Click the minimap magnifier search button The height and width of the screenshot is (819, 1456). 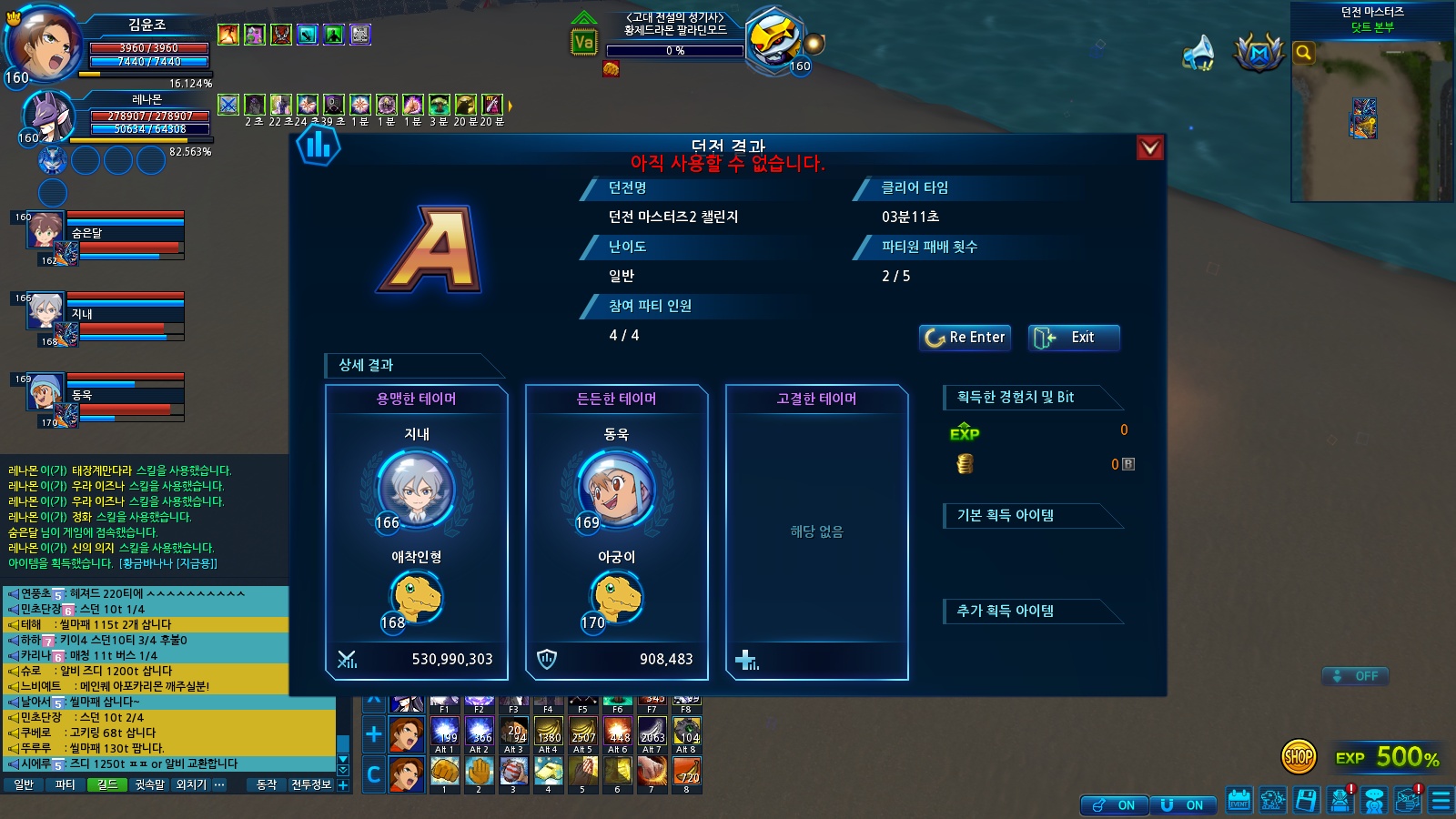click(1304, 53)
